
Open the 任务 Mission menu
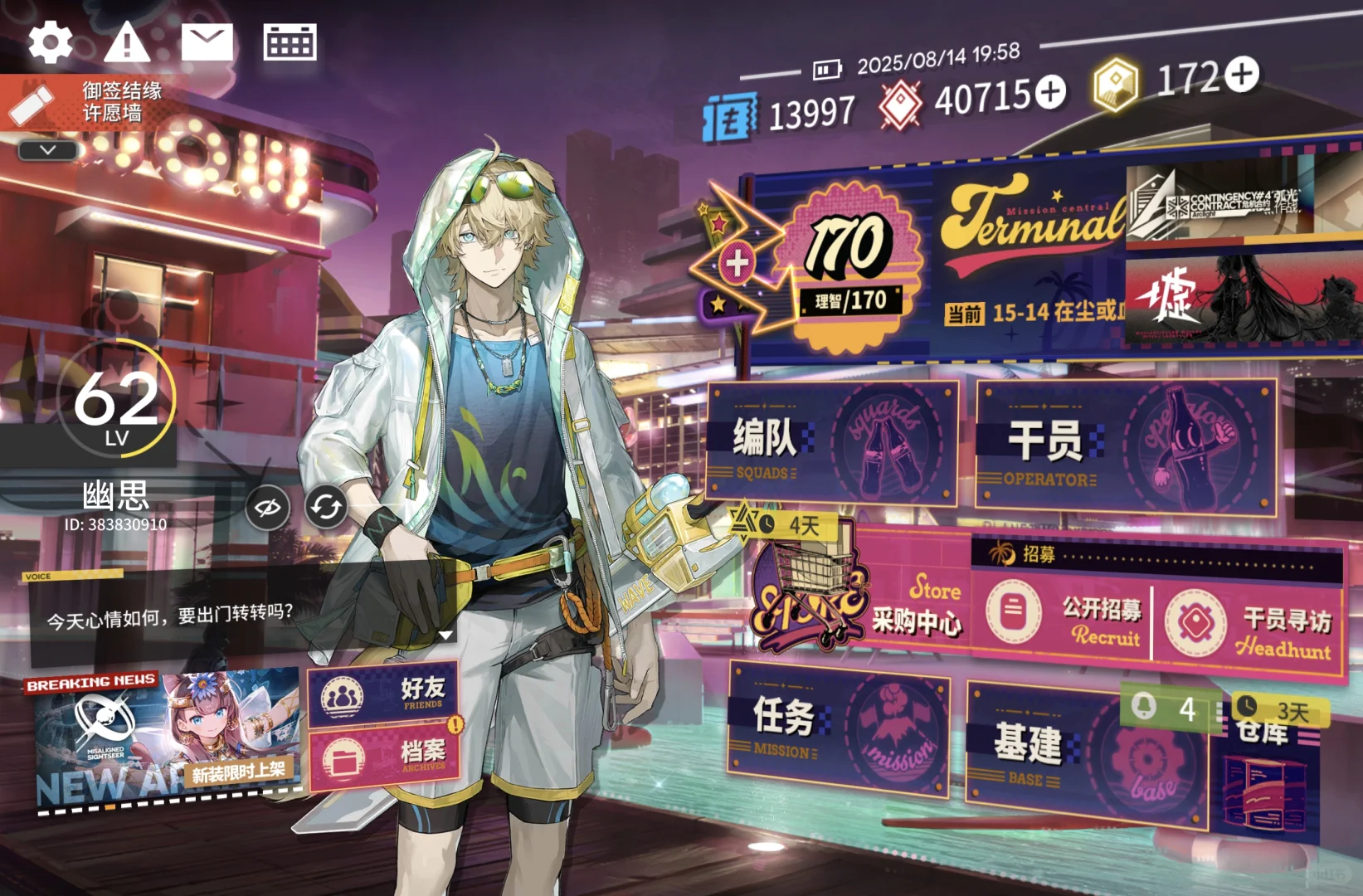click(838, 734)
